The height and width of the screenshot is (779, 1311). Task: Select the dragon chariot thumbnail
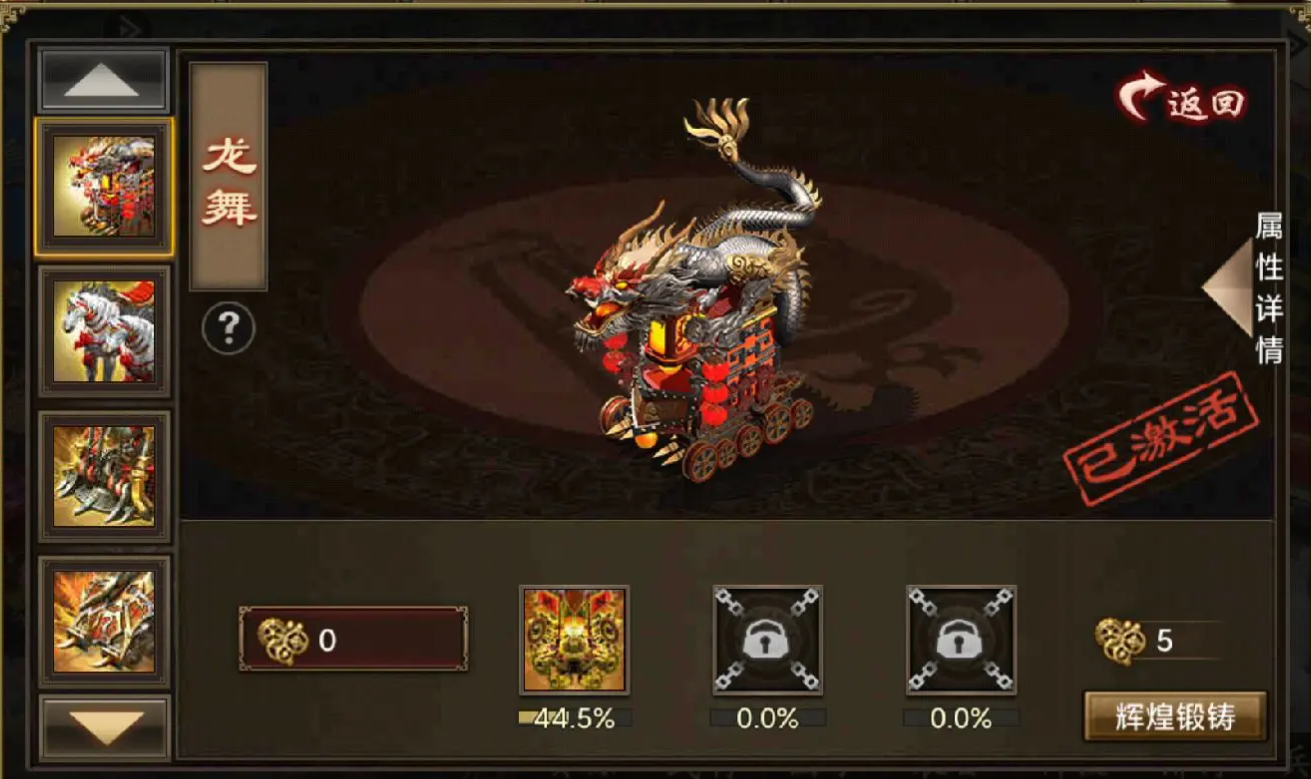104,187
